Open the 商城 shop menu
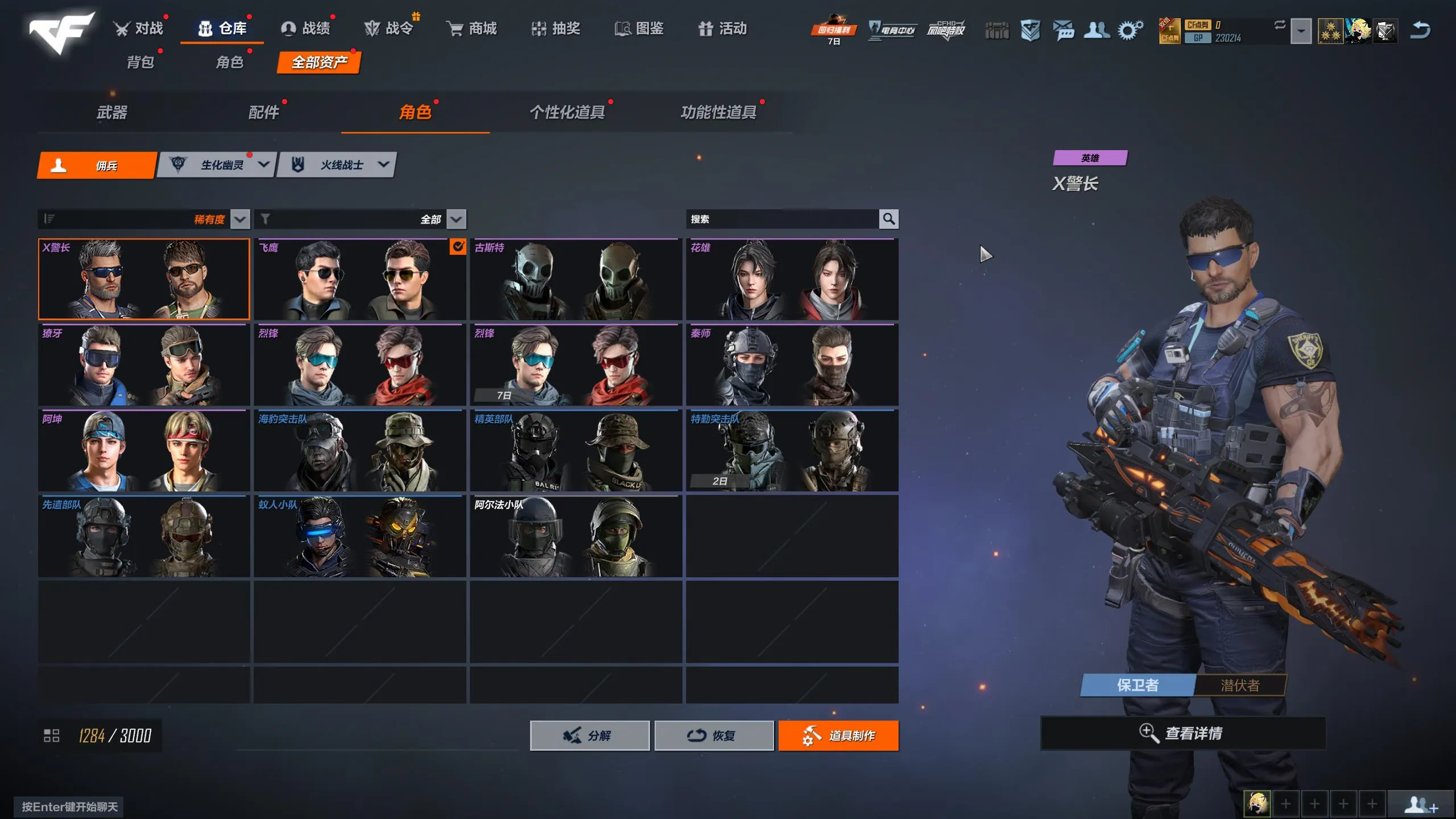Image resolution: width=1456 pixels, height=819 pixels. (x=471, y=28)
